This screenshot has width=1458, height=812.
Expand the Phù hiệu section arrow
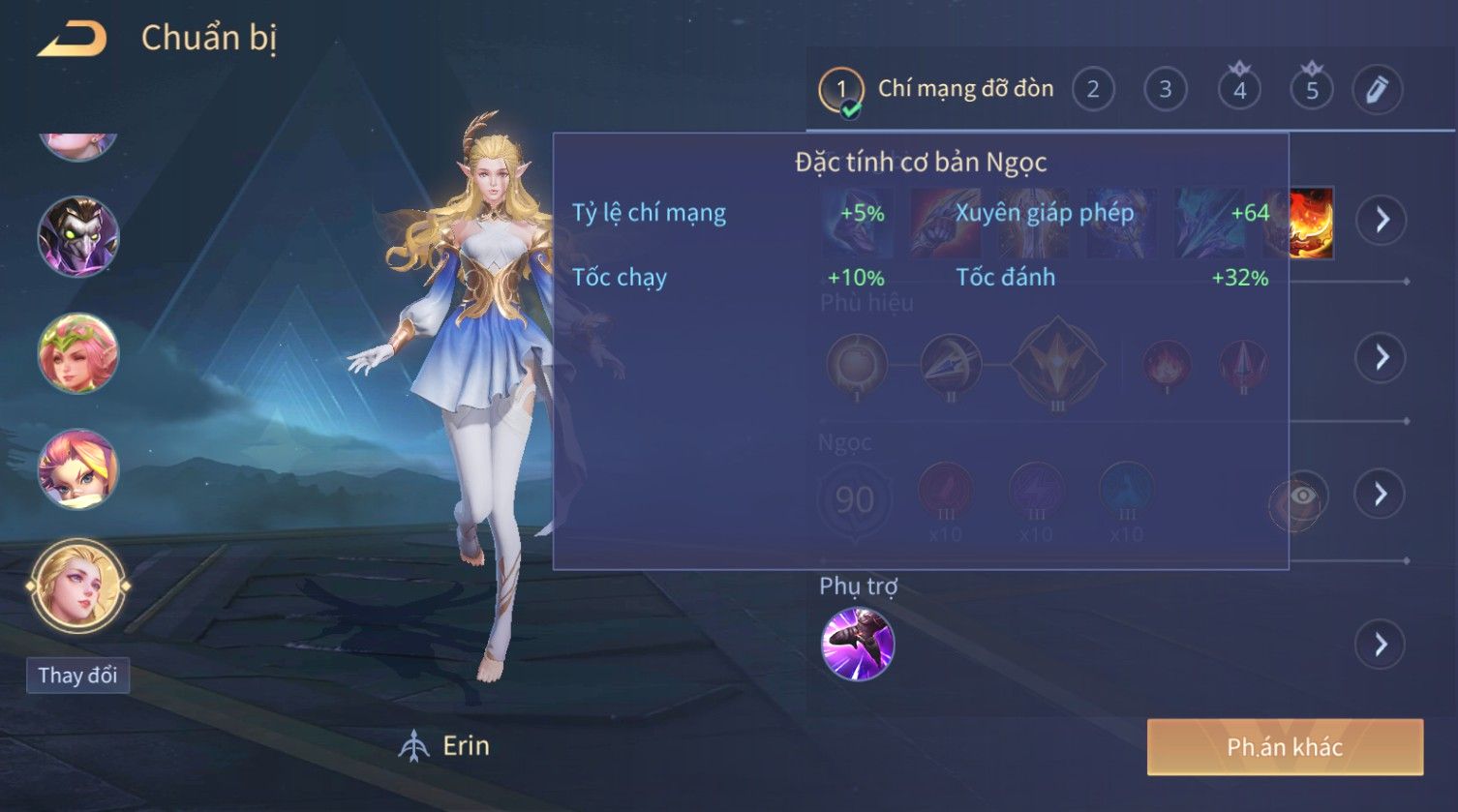tap(1381, 357)
